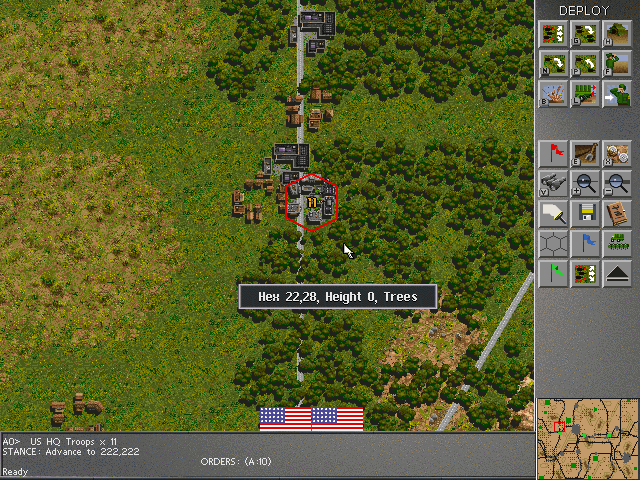The height and width of the screenshot is (480, 640).
Task: Open the shovel entrench button marked E
Action: coord(586,153)
